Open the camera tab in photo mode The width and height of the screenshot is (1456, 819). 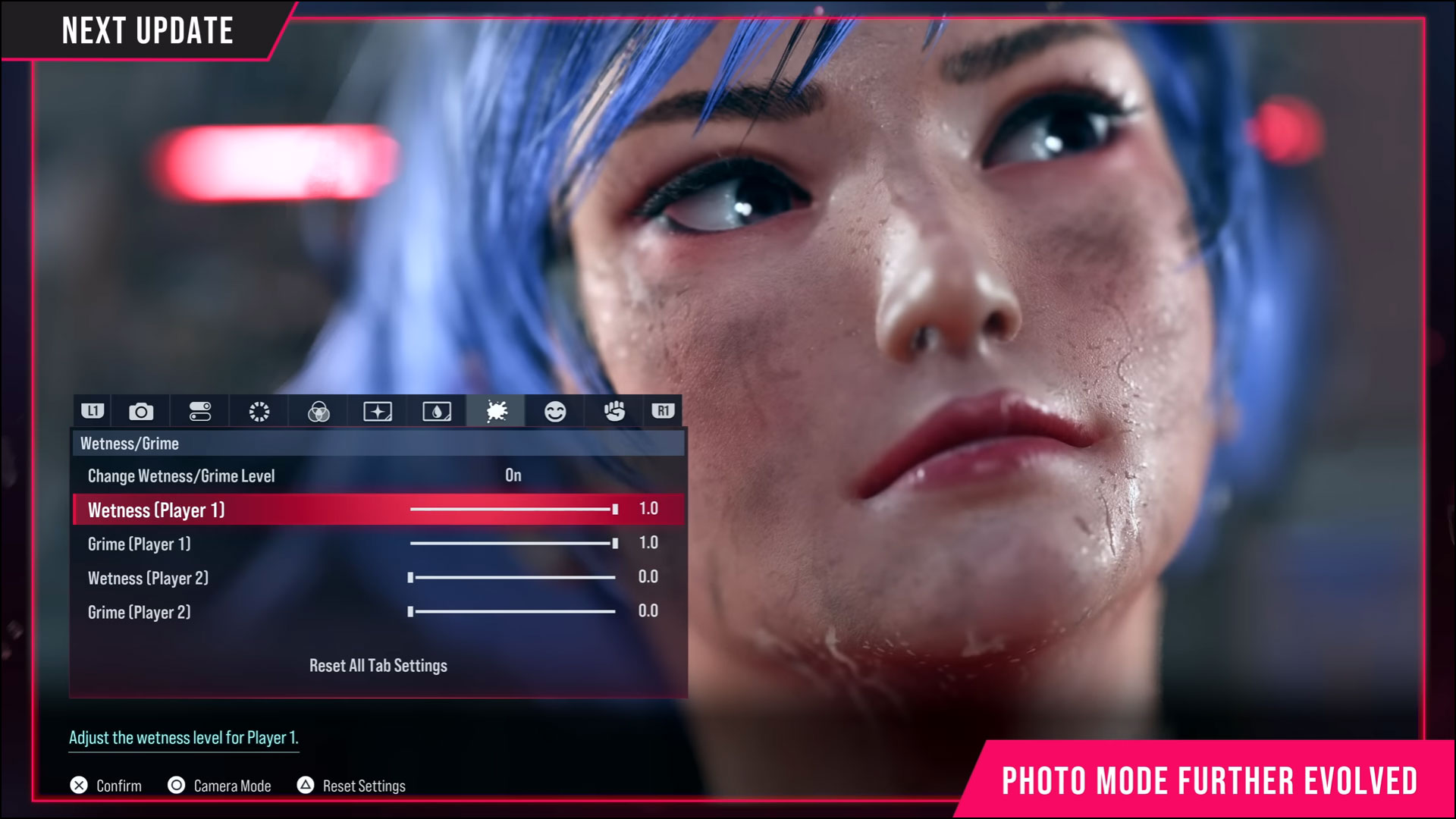click(140, 411)
